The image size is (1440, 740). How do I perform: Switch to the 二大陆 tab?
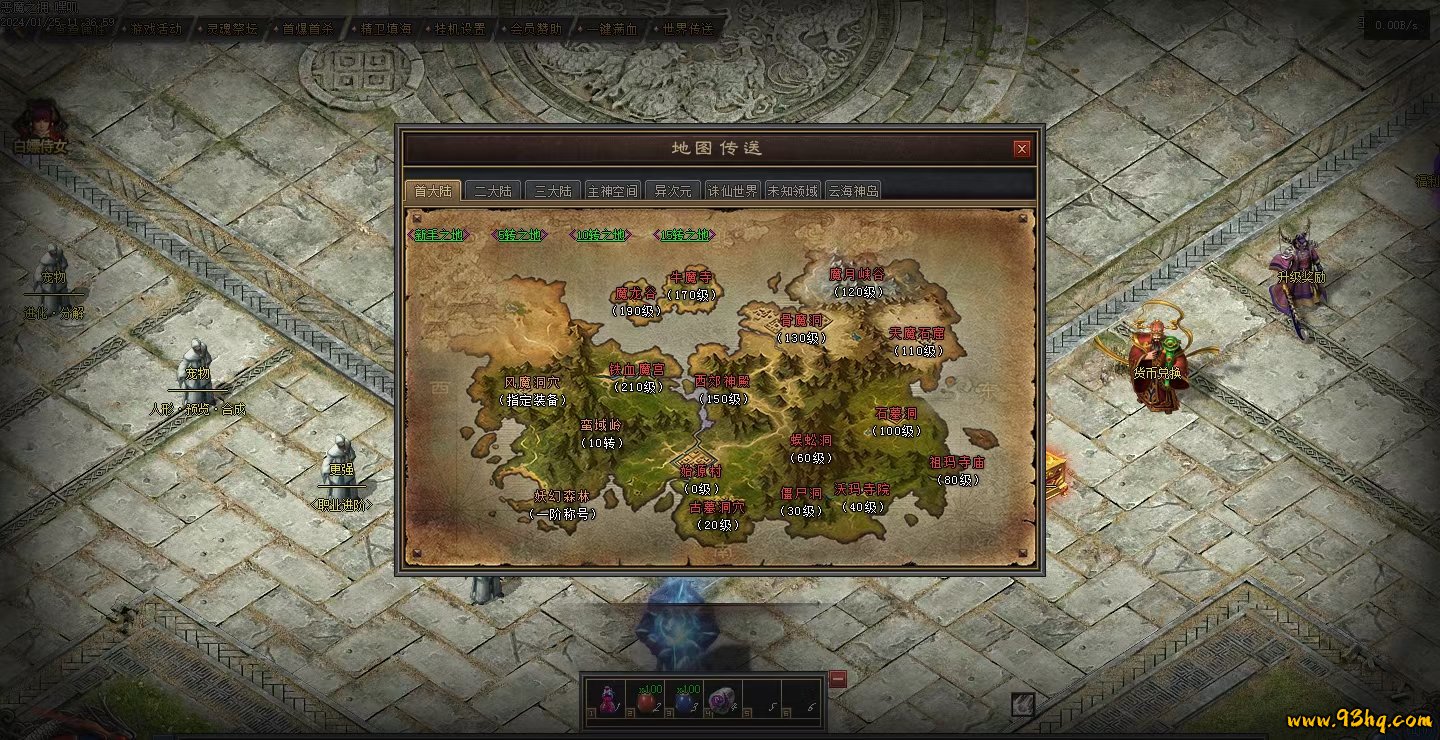492,191
